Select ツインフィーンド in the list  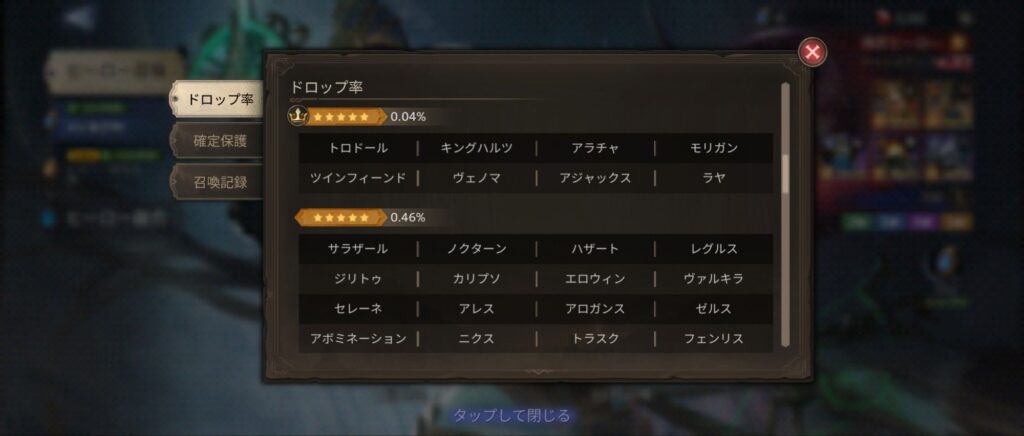(358, 178)
